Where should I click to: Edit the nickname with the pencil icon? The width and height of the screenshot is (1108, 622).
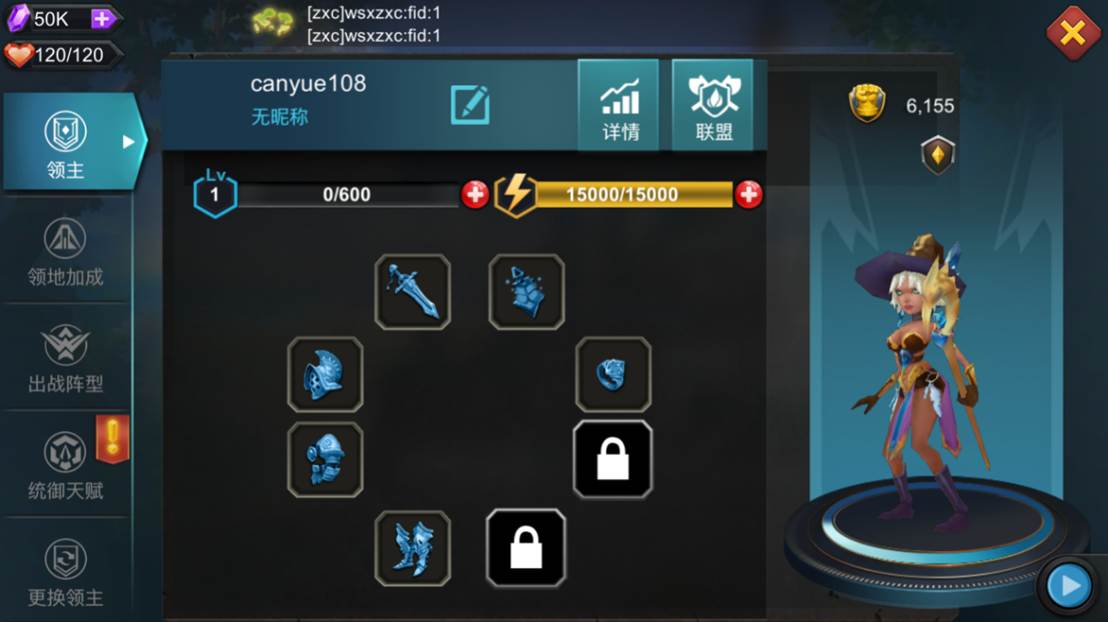point(469,105)
